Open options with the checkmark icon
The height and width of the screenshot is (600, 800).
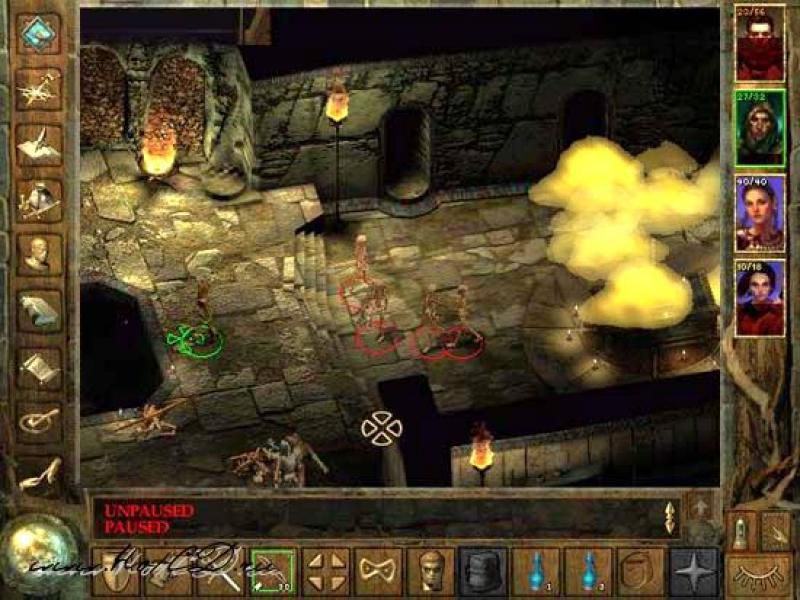(x=38, y=420)
